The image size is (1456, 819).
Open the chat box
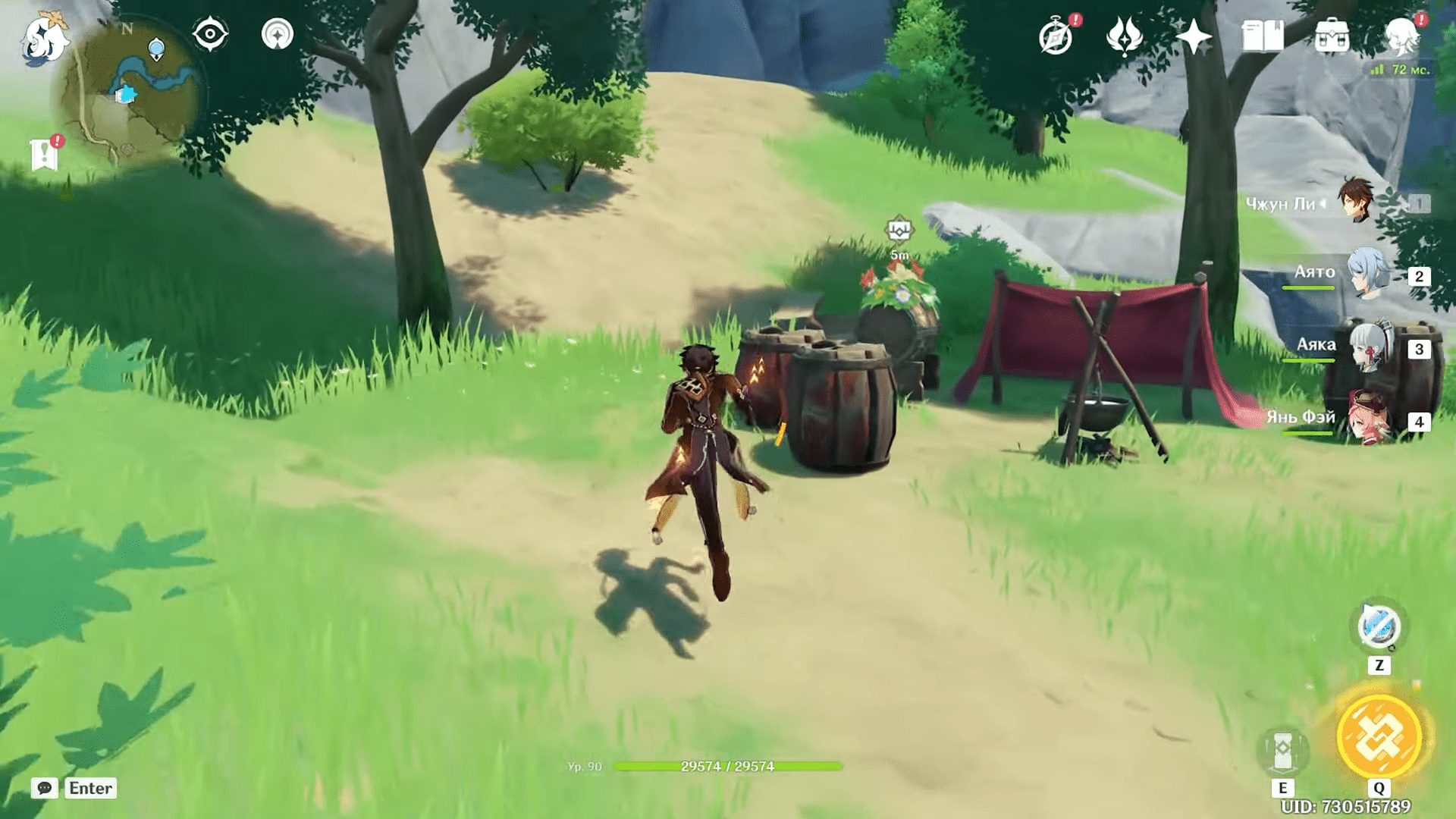[x=45, y=788]
